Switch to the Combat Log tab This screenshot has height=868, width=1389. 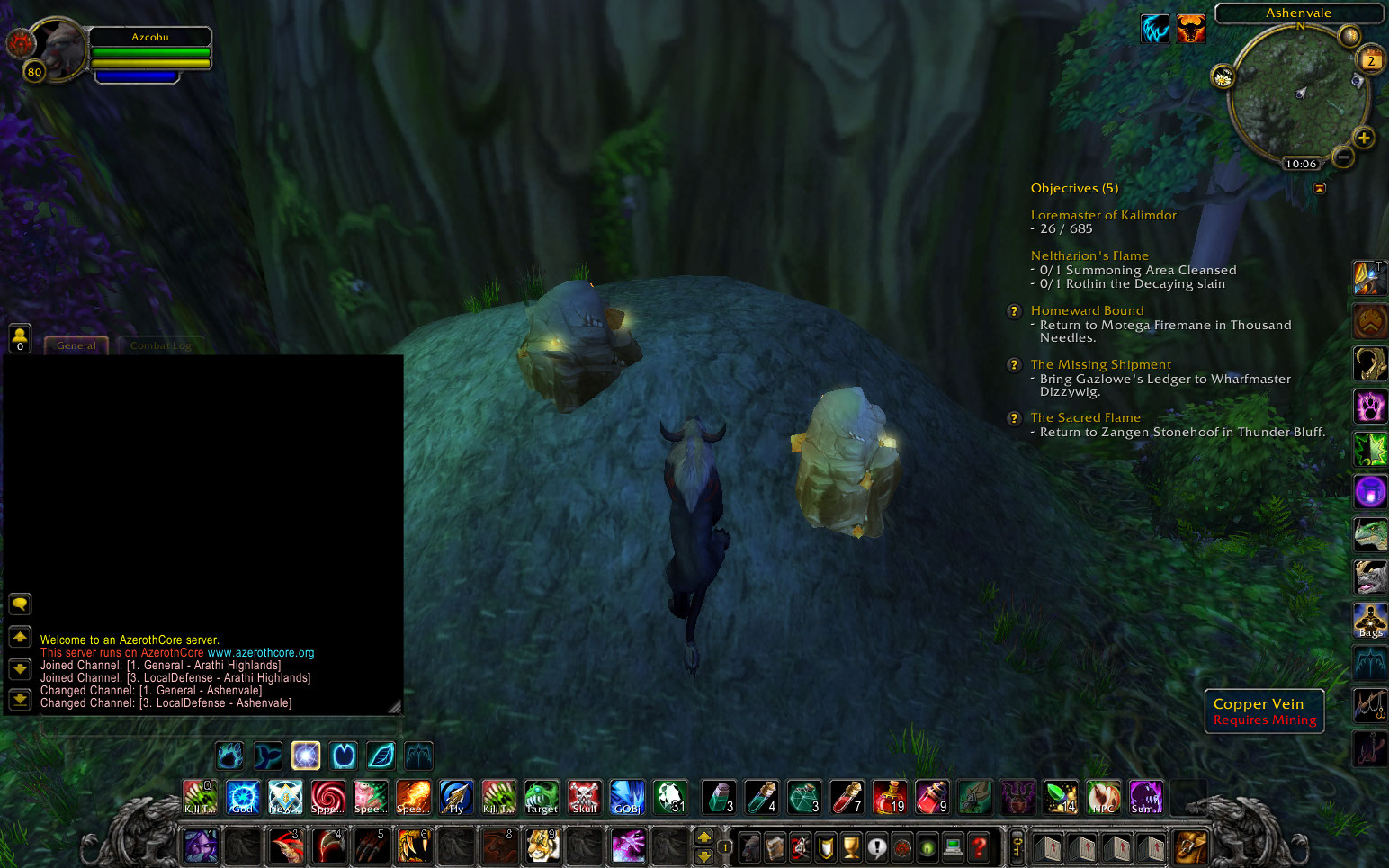pyautogui.click(x=160, y=345)
